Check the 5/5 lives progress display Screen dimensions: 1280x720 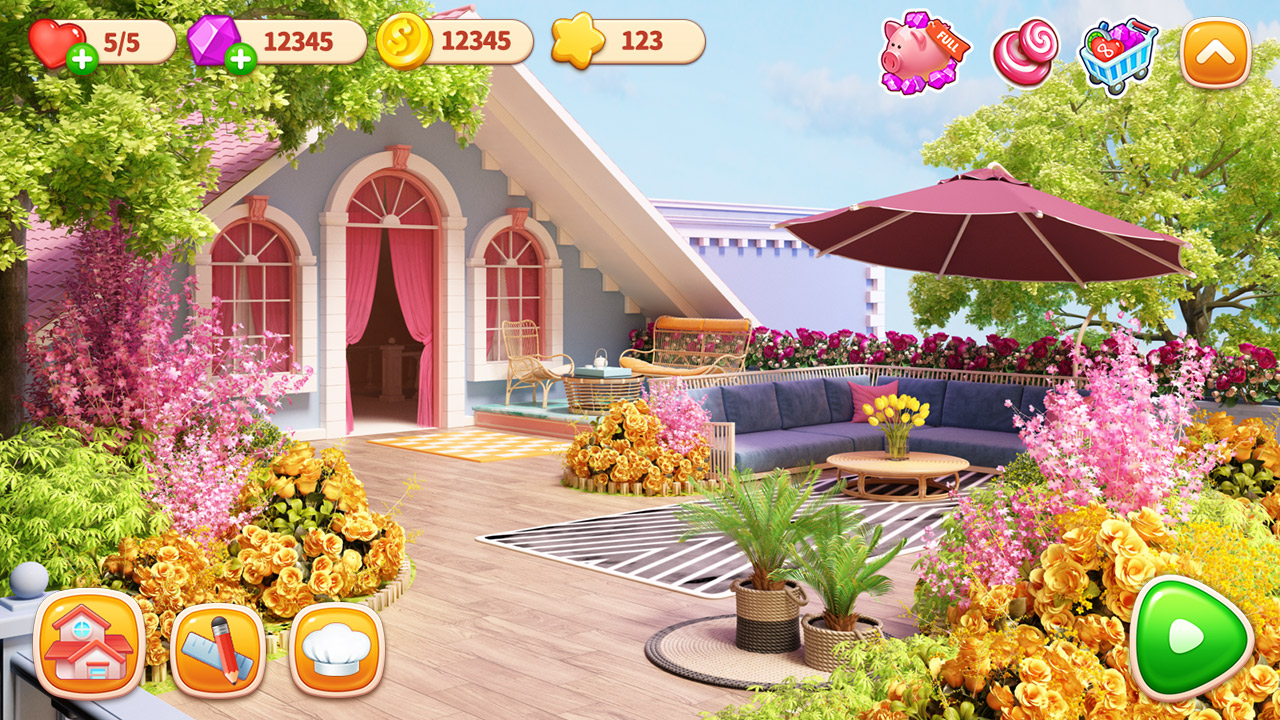coord(114,40)
